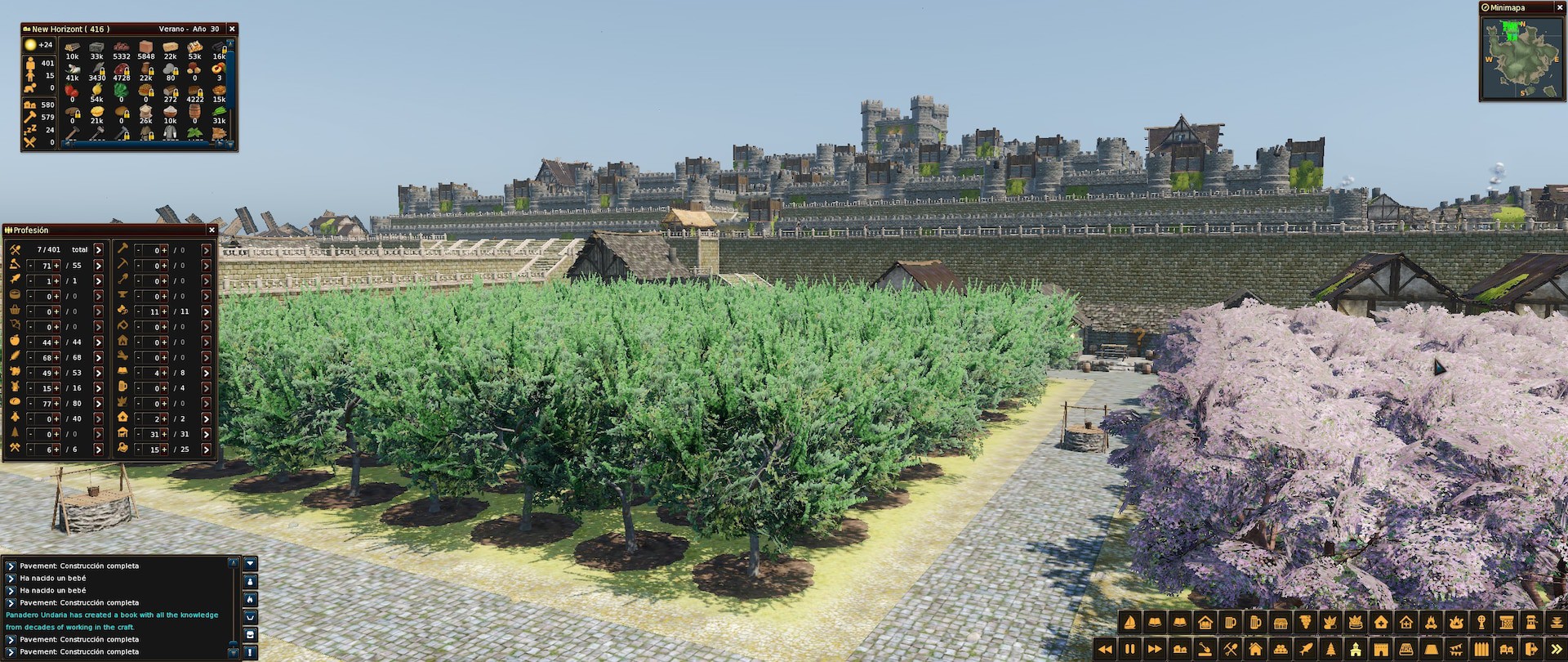Select the pine tree forestry toolbar icon
1568x662 pixels.
tap(1331, 649)
